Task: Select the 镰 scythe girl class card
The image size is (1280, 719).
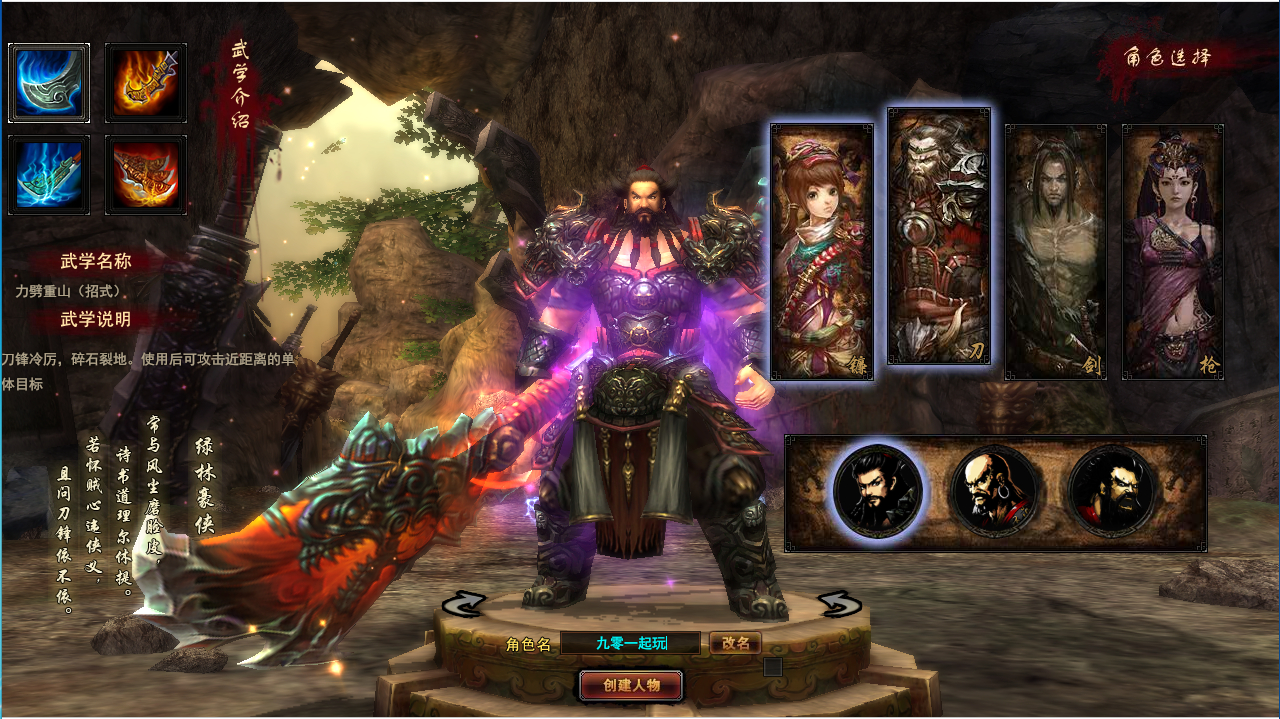Action: pos(821,251)
